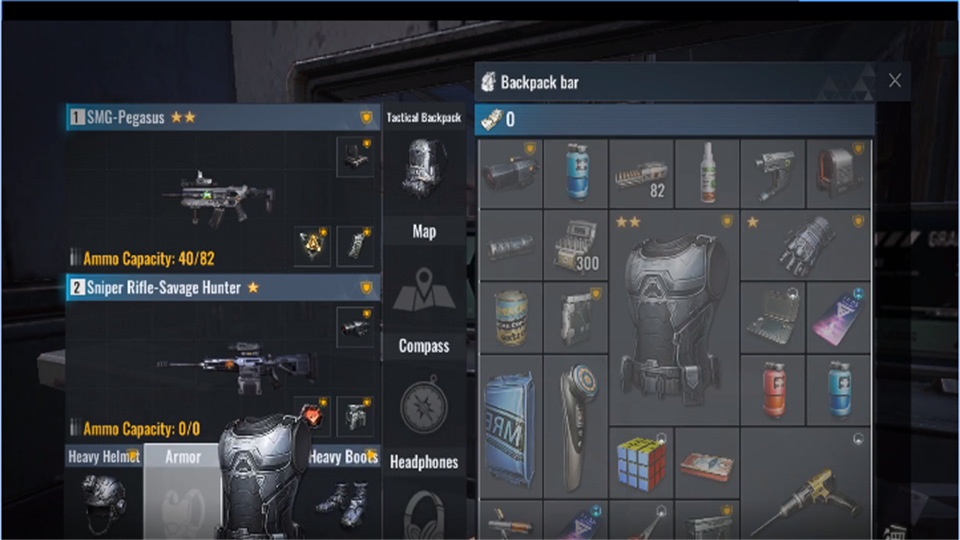Select the Heavy Boots slot
The image size is (960, 540).
pos(345,497)
